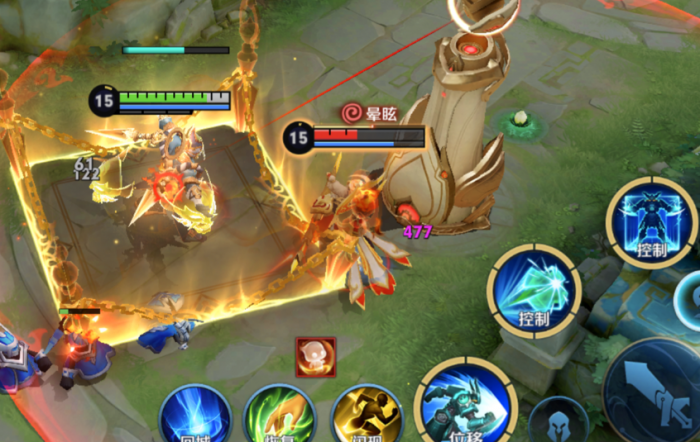Viewport: 700px width, 442px height.
Task: Tap the helmet hero-target button
Action: [559, 423]
